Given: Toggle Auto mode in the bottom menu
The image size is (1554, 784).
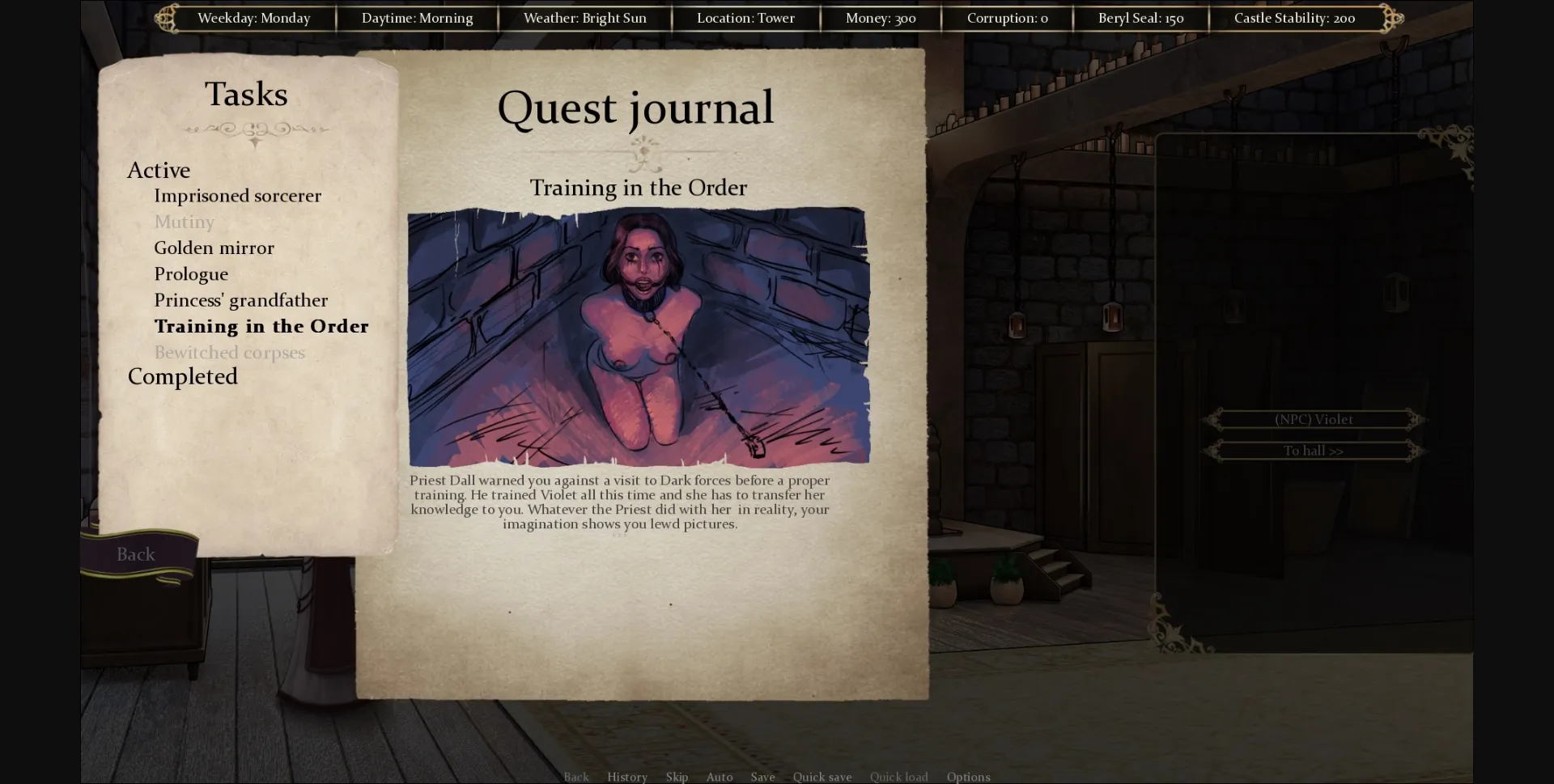Looking at the screenshot, I should [x=719, y=777].
